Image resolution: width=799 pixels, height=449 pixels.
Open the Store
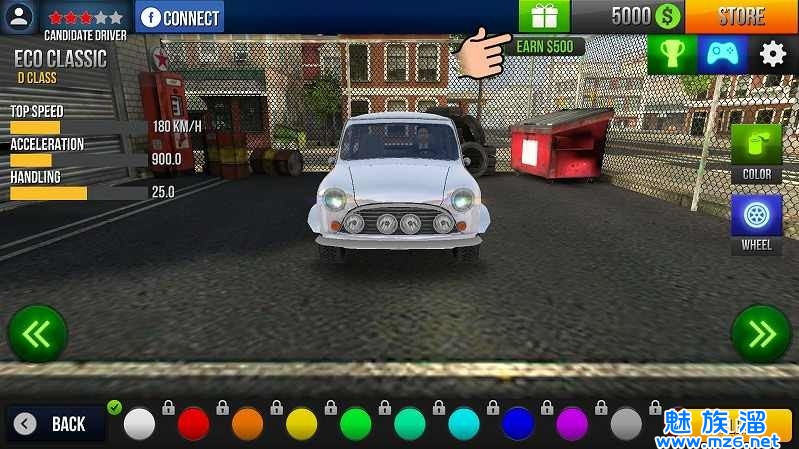click(x=740, y=16)
